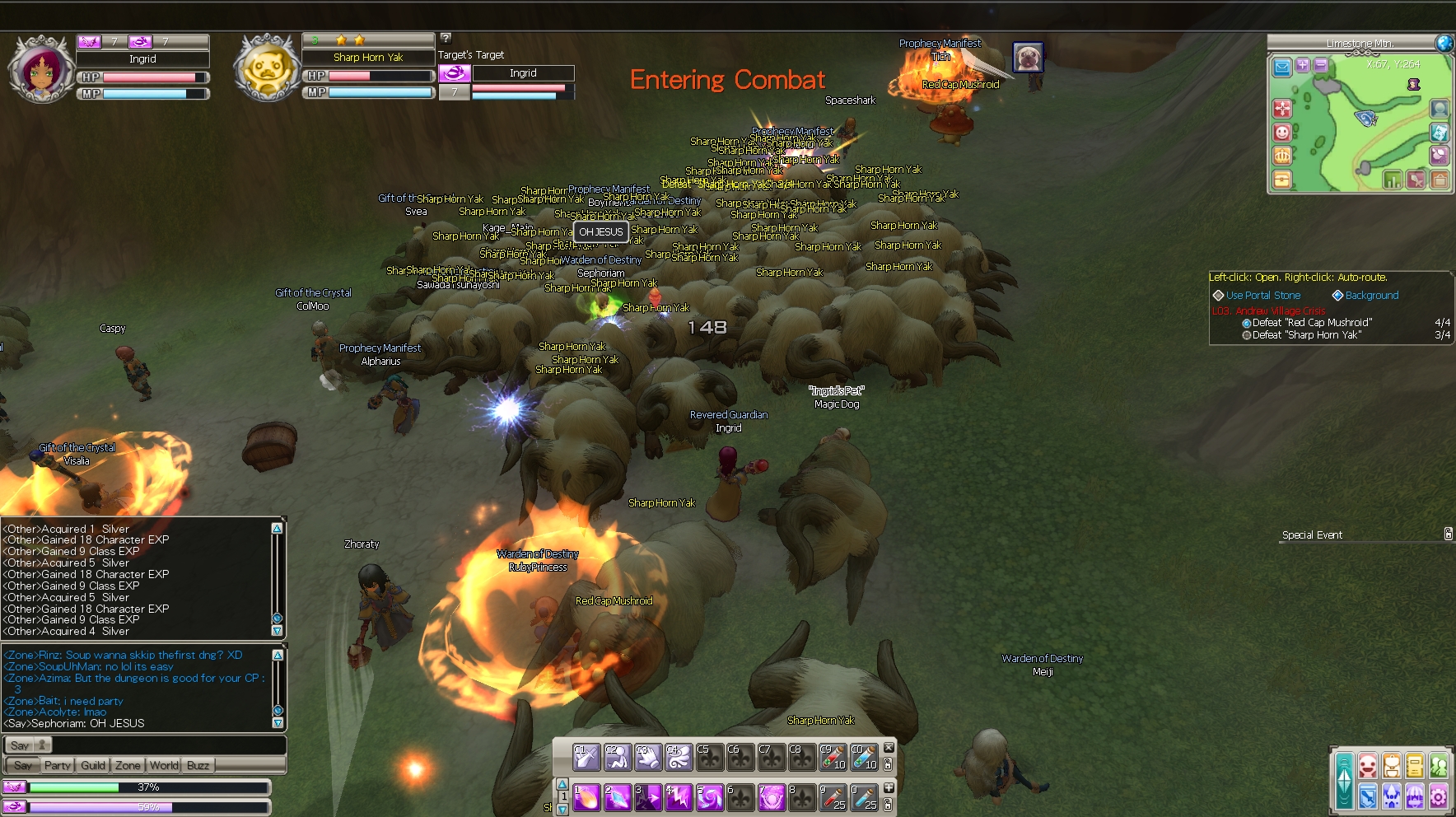
Task: Use the red potion in slot C9
Action: coord(833,757)
